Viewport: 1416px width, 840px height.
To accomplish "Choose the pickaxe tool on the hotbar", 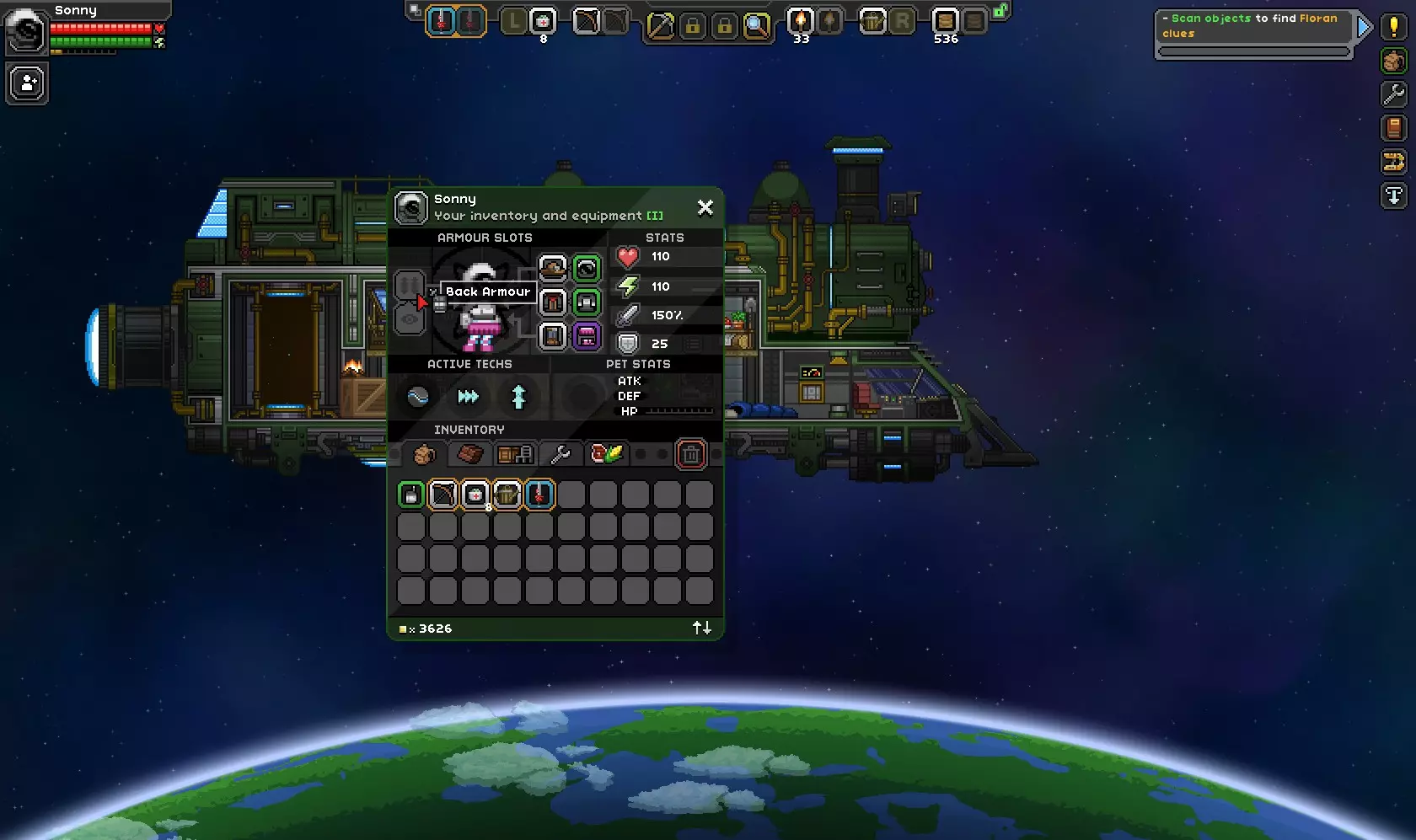I will [660, 25].
